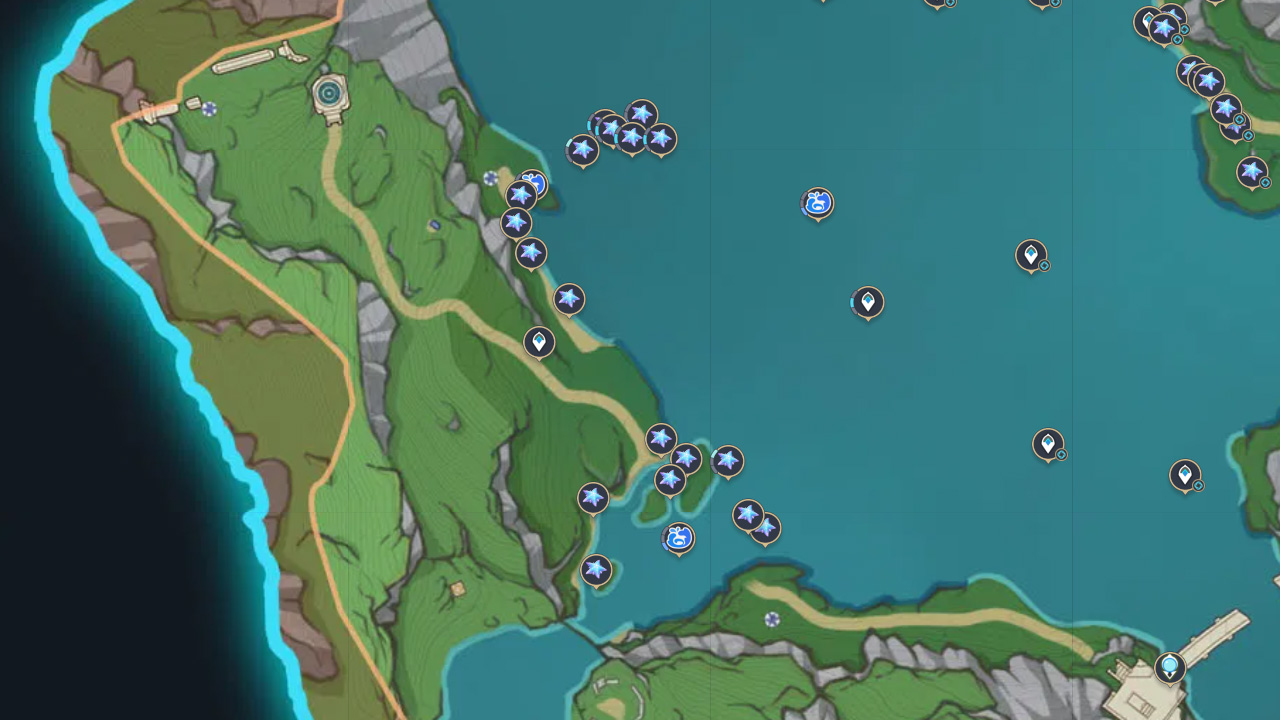1280x720 pixels.
Task: Click the small blue dot marker on the southern road
Action: coord(771,619)
